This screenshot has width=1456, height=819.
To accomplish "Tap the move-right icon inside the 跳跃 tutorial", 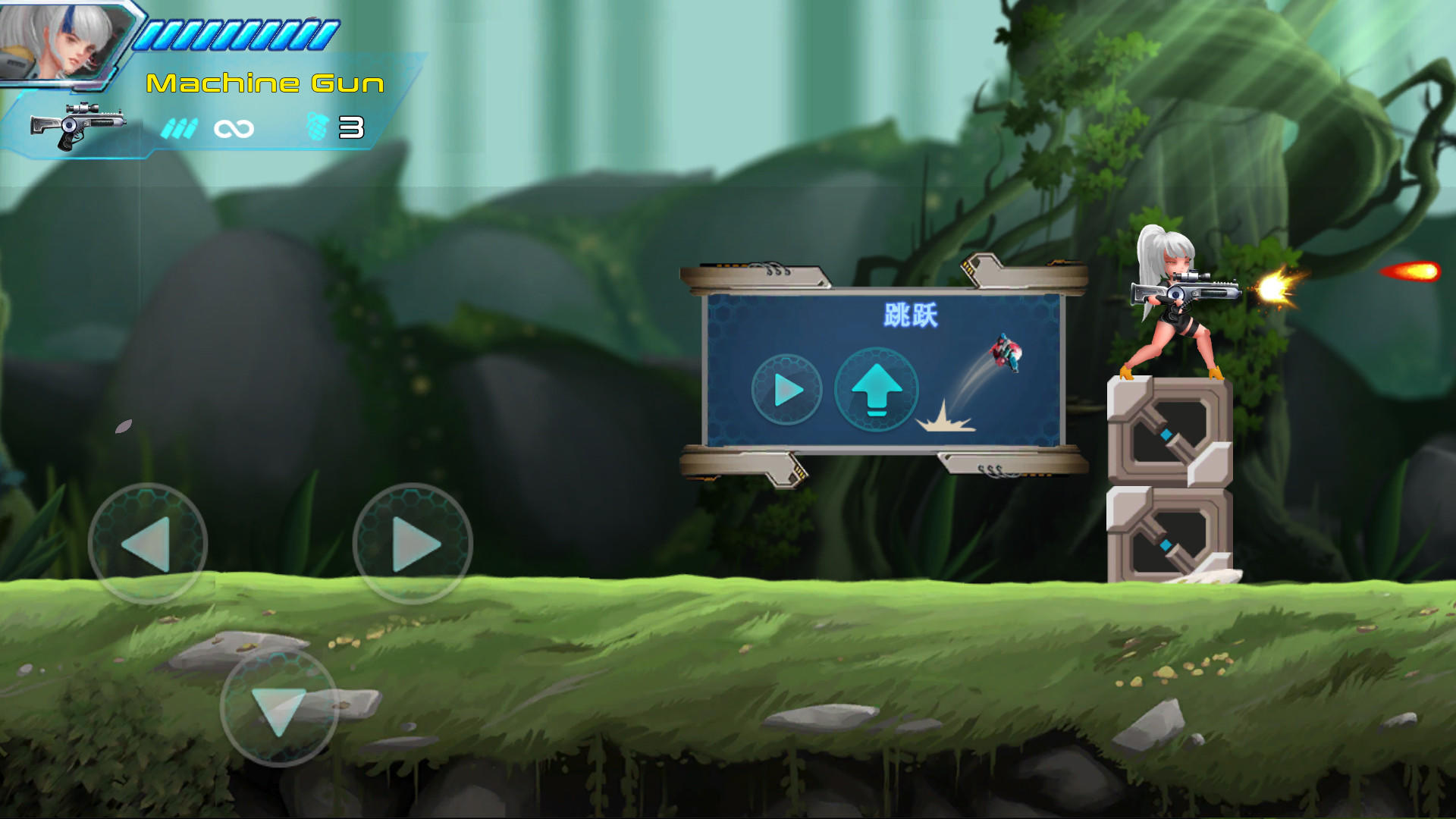I will [x=786, y=390].
